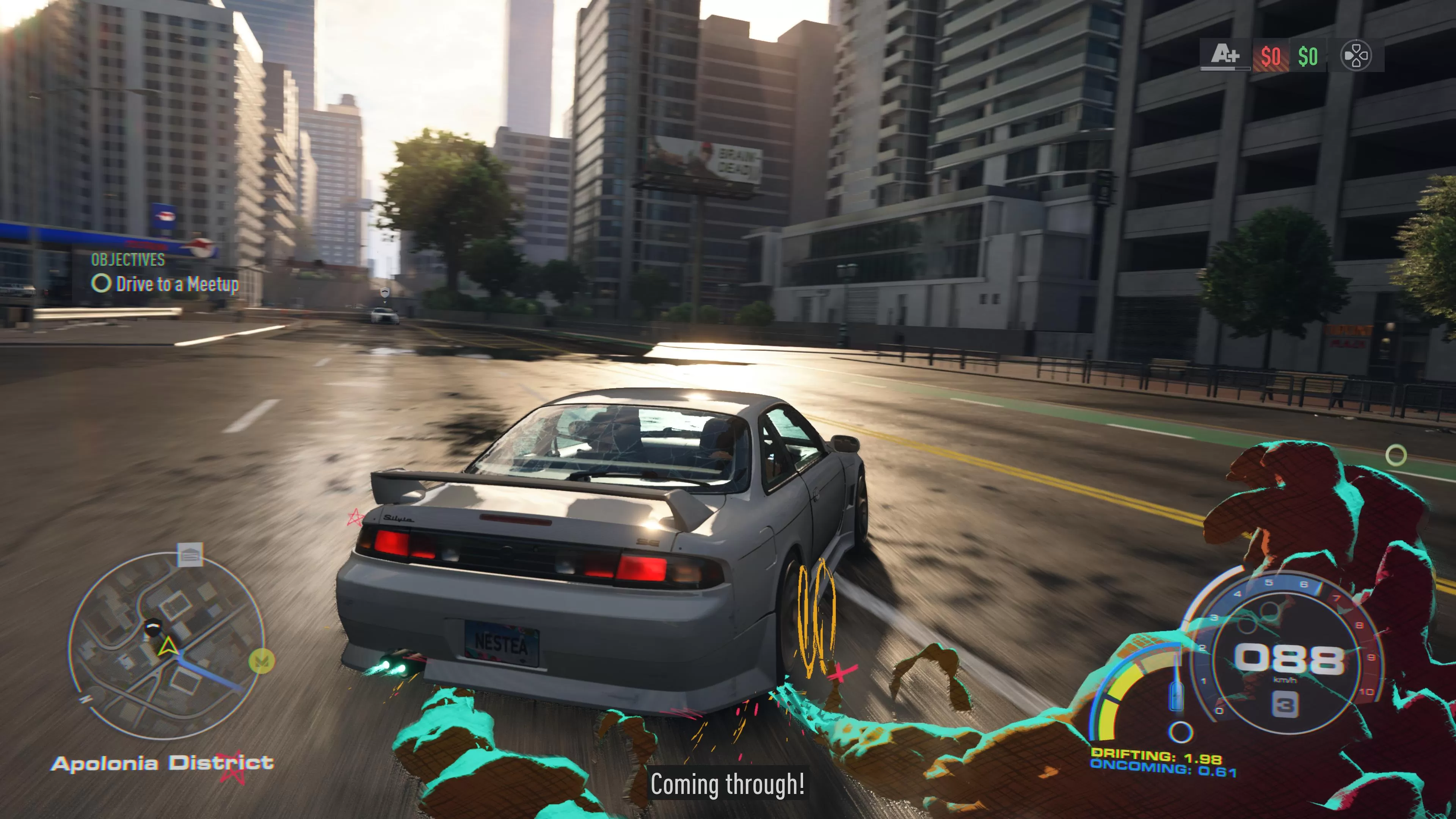Viewport: 1456px width, 819px height.
Task: Click the green meetup M icon on minimap
Action: coord(262,661)
